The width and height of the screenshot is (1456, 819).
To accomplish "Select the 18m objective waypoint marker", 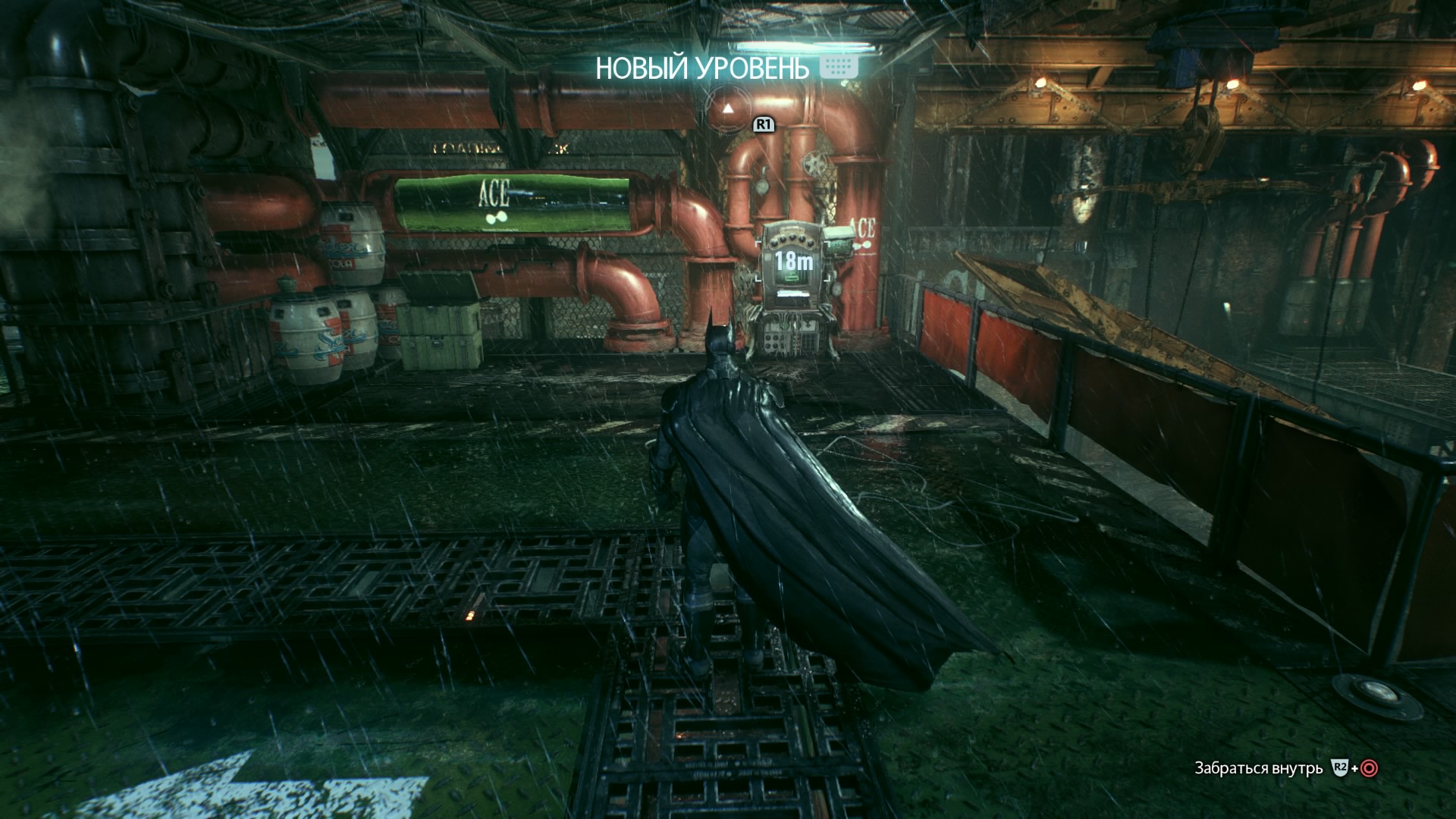I will (794, 262).
